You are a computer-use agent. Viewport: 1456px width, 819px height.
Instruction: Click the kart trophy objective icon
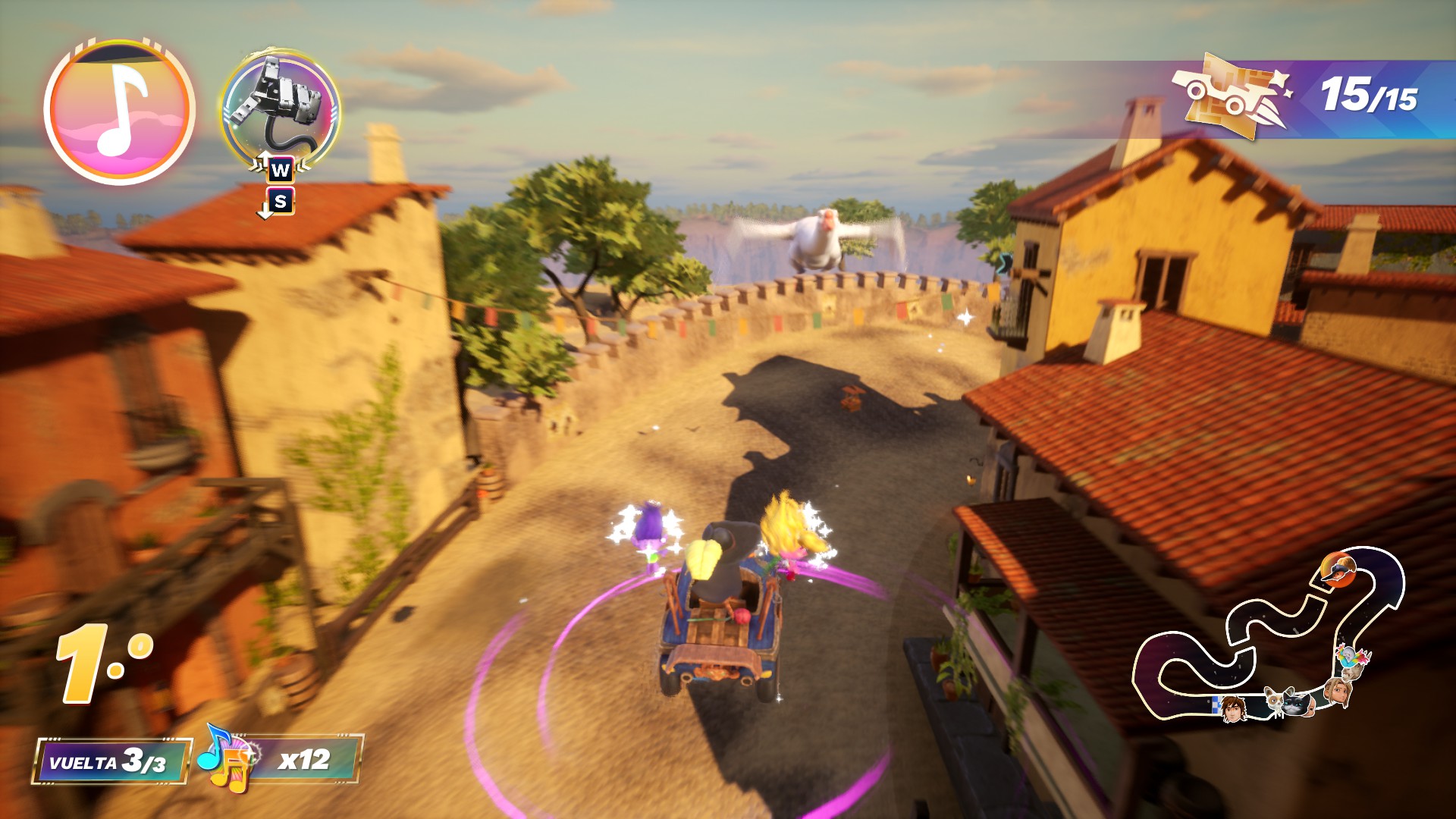point(1230,96)
